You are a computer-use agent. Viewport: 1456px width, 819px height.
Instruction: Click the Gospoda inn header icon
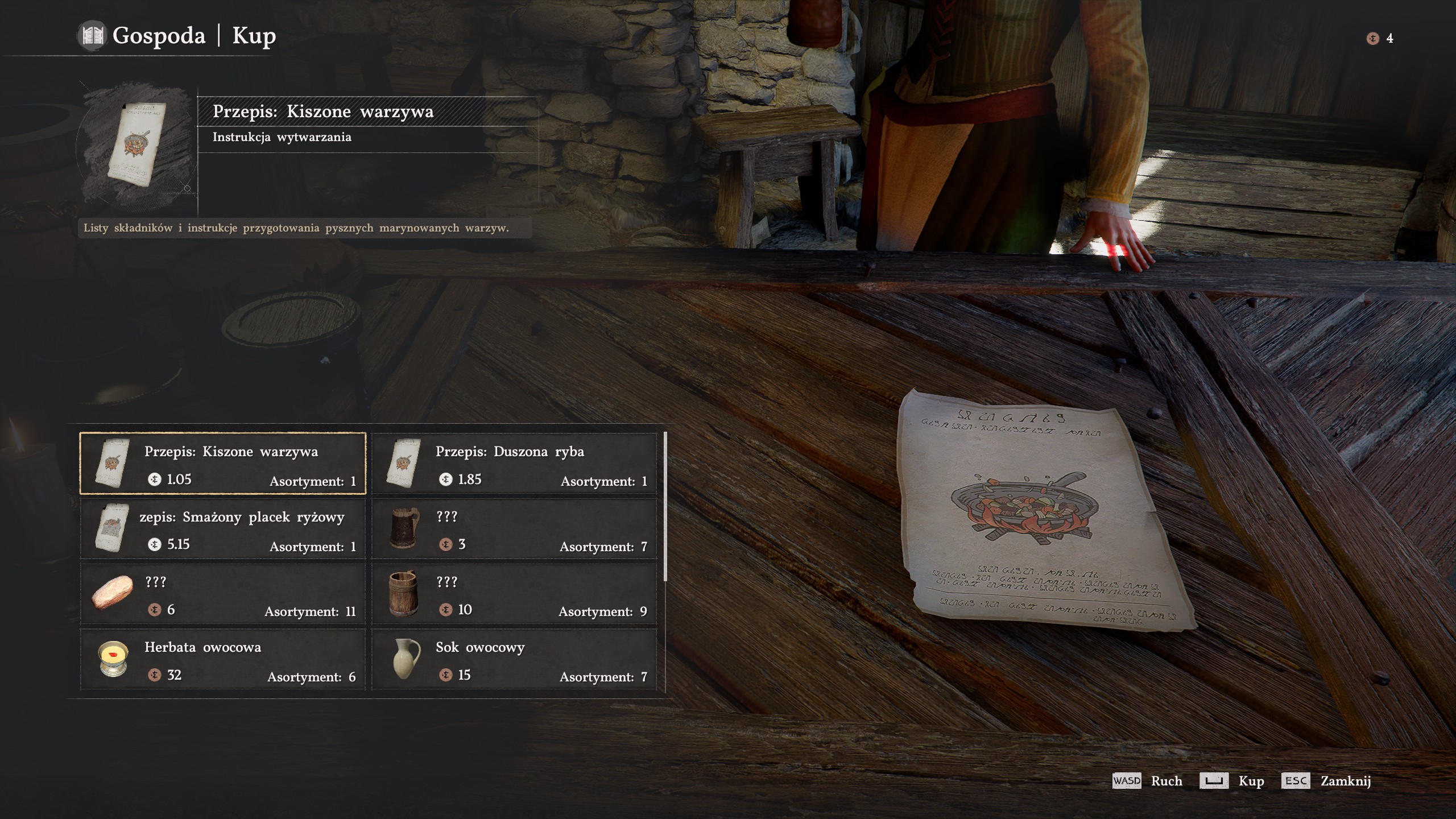click(92, 36)
